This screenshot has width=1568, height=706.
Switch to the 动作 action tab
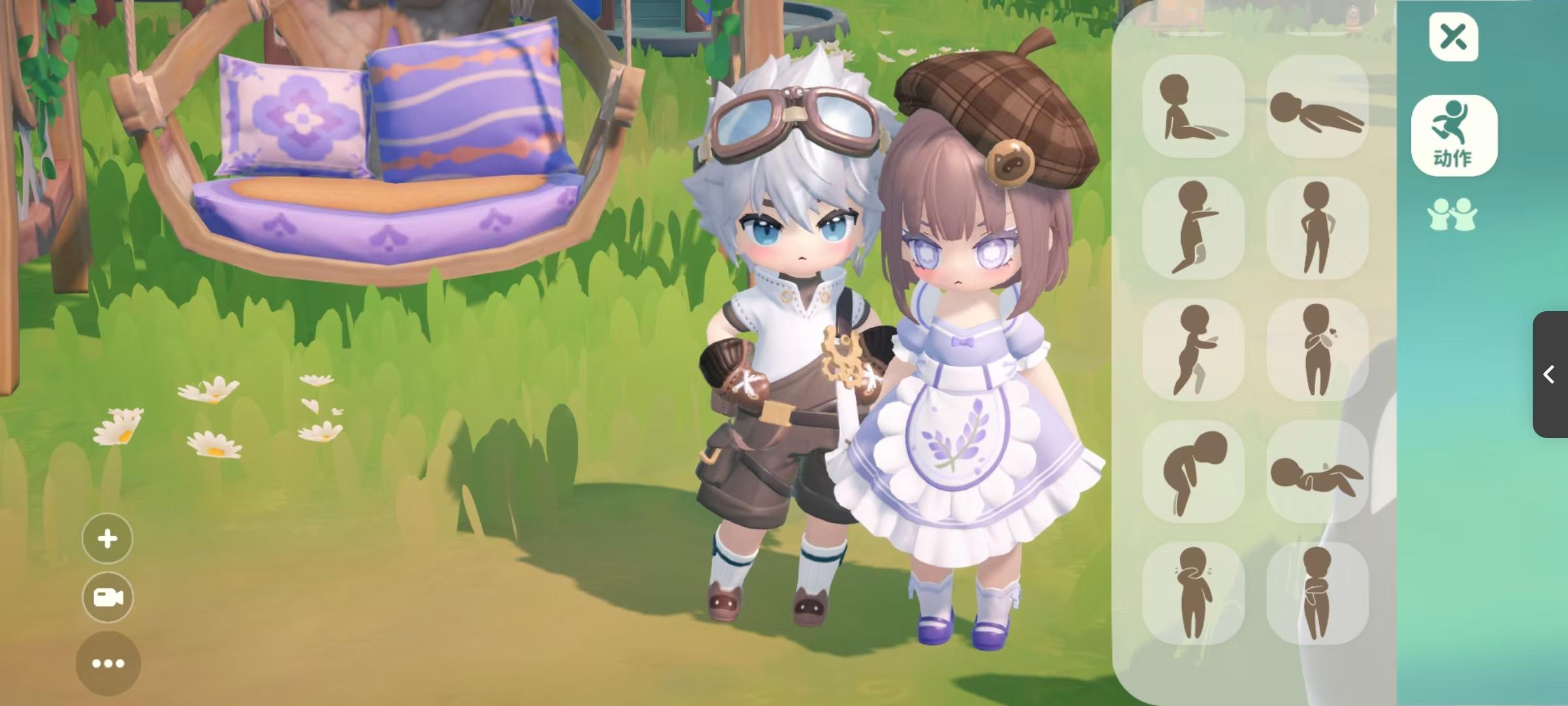point(1454,135)
